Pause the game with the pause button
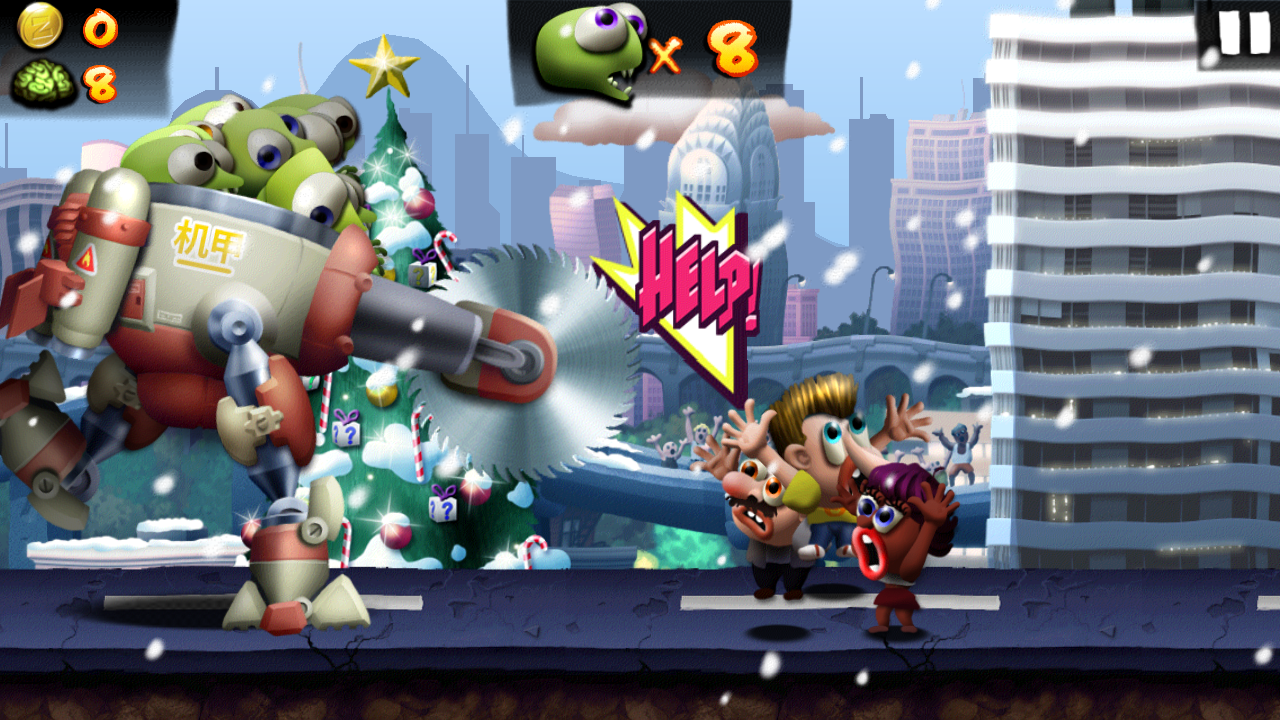Screen dimensions: 1280x720 (x=1242, y=33)
